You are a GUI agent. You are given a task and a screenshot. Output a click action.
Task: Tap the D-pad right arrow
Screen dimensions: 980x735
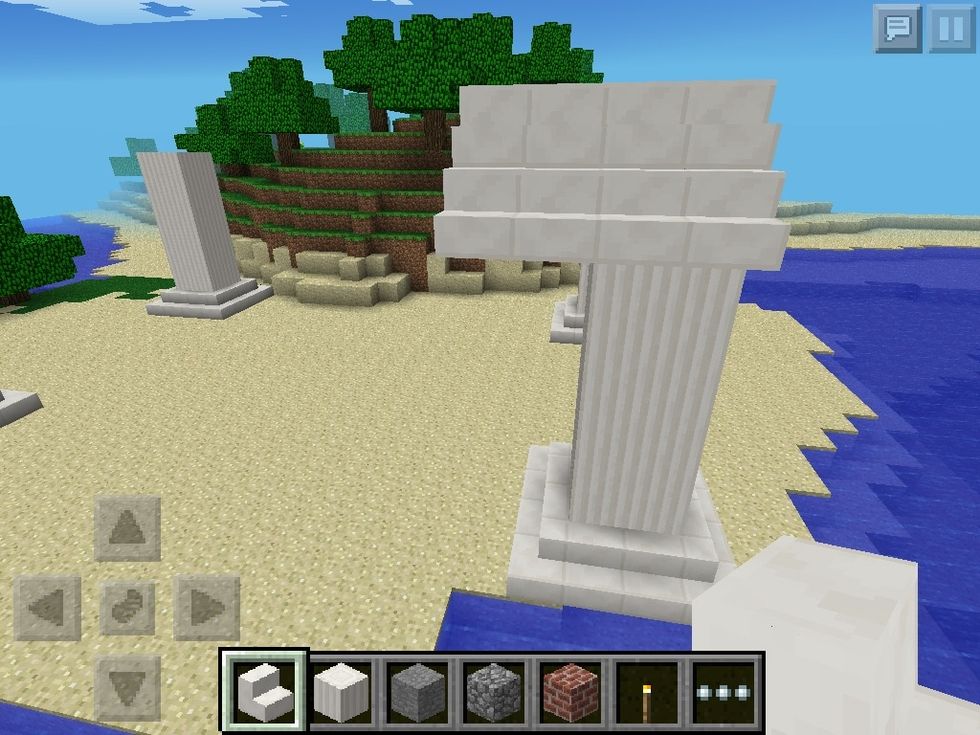coord(206,607)
